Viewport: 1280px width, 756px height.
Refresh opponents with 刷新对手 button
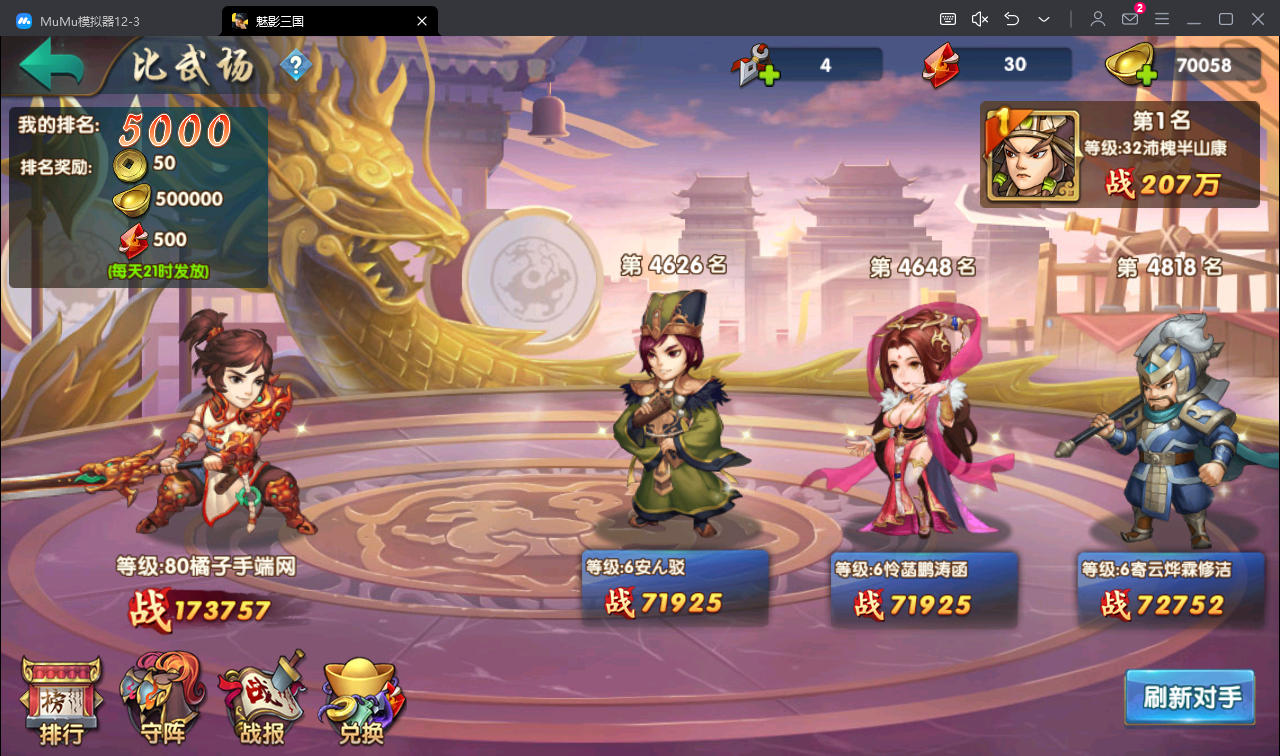click(x=1190, y=697)
